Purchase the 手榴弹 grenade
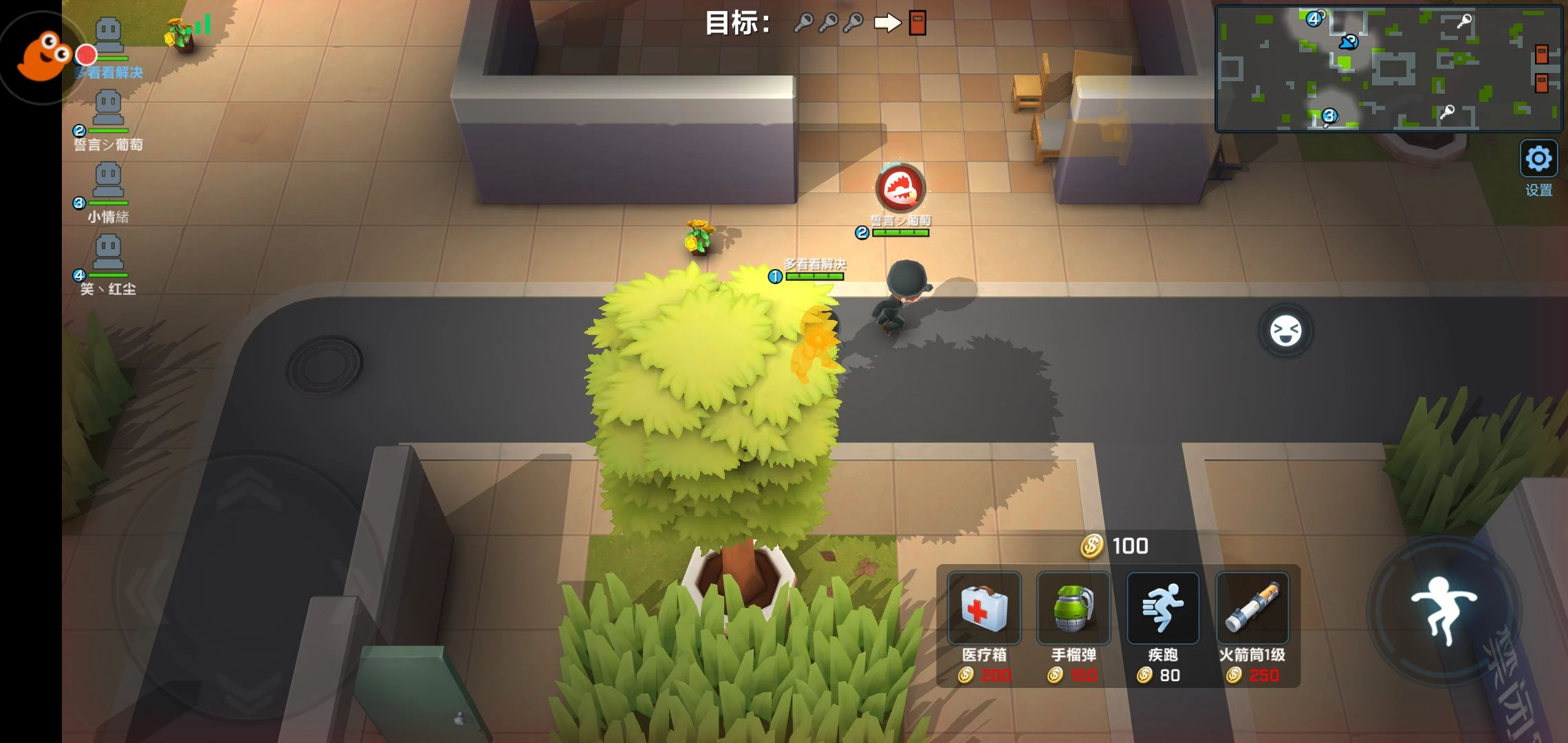The width and height of the screenshot is (1568, 743). click(x=1073, y=609)
